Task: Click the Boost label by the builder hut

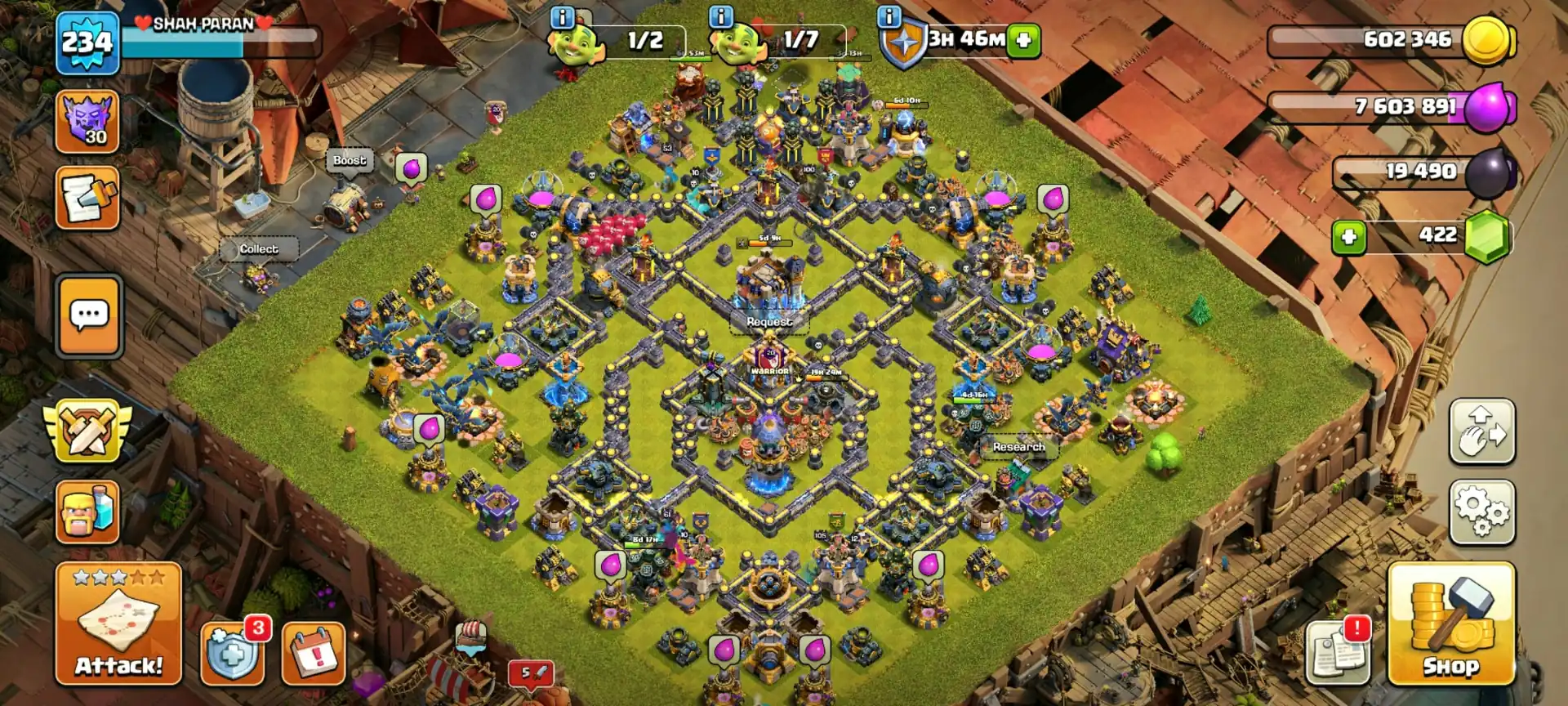Action: (349, 160)
